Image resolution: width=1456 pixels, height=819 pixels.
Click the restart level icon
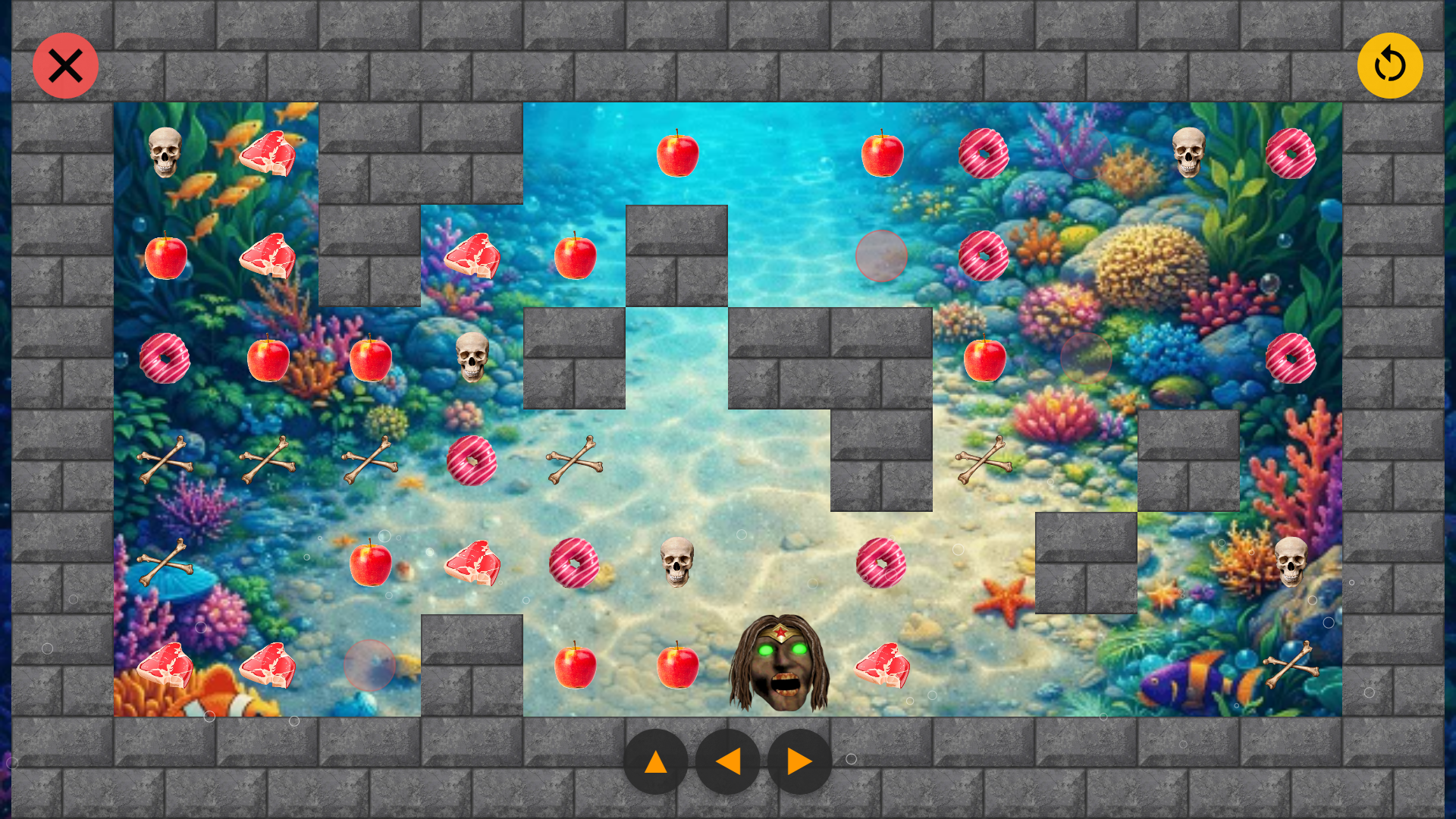(1390, 65)
